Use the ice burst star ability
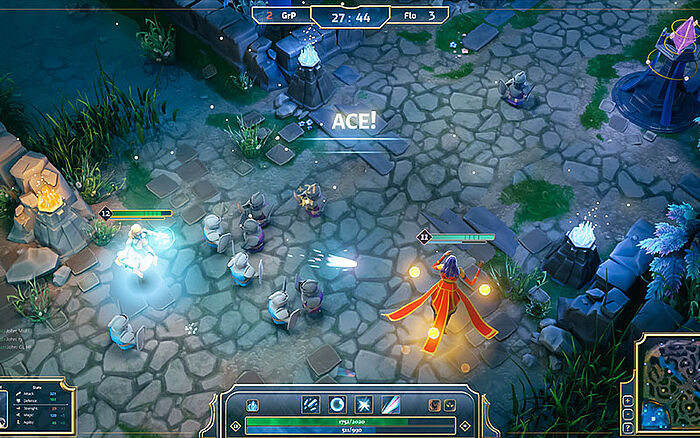This screenshot has width=700, height=438. (x=363, y=405)
